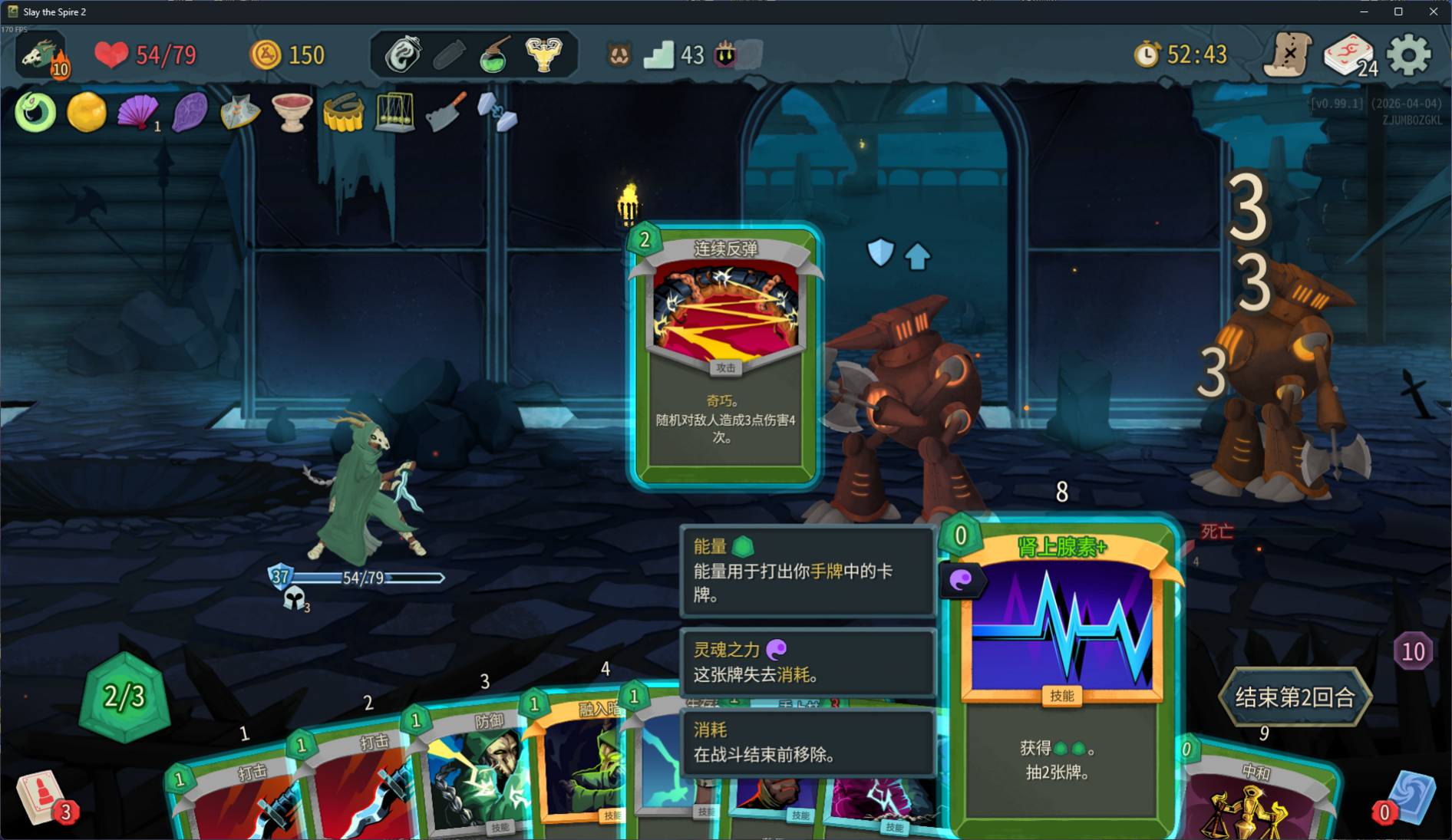End turn with the 结束第2回合 button
Screen dimensions: 1452x840
click(x=1295, y=697)
